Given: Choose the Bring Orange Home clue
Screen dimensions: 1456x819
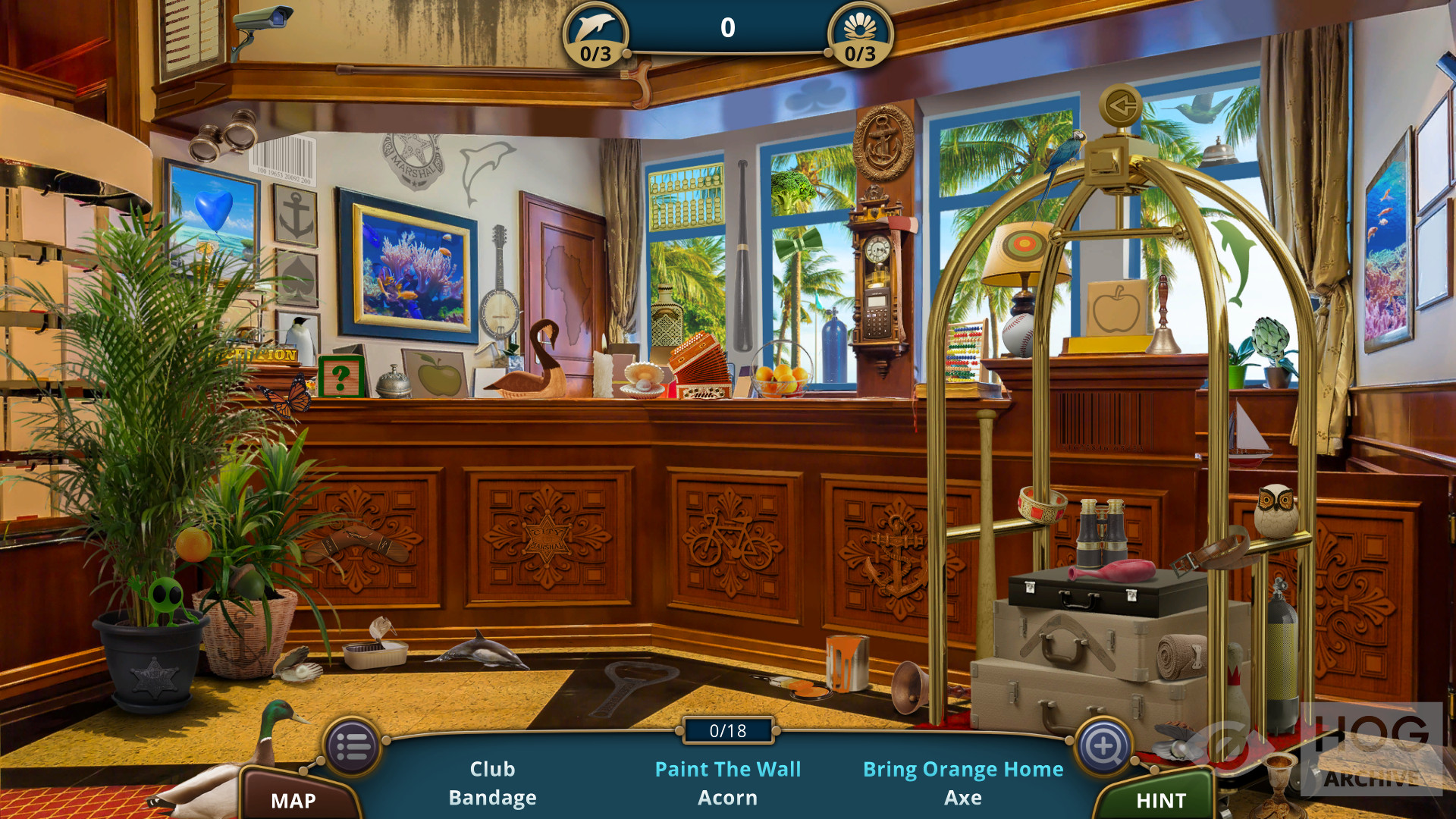Looking at the screenshot, I should (963, 769).
